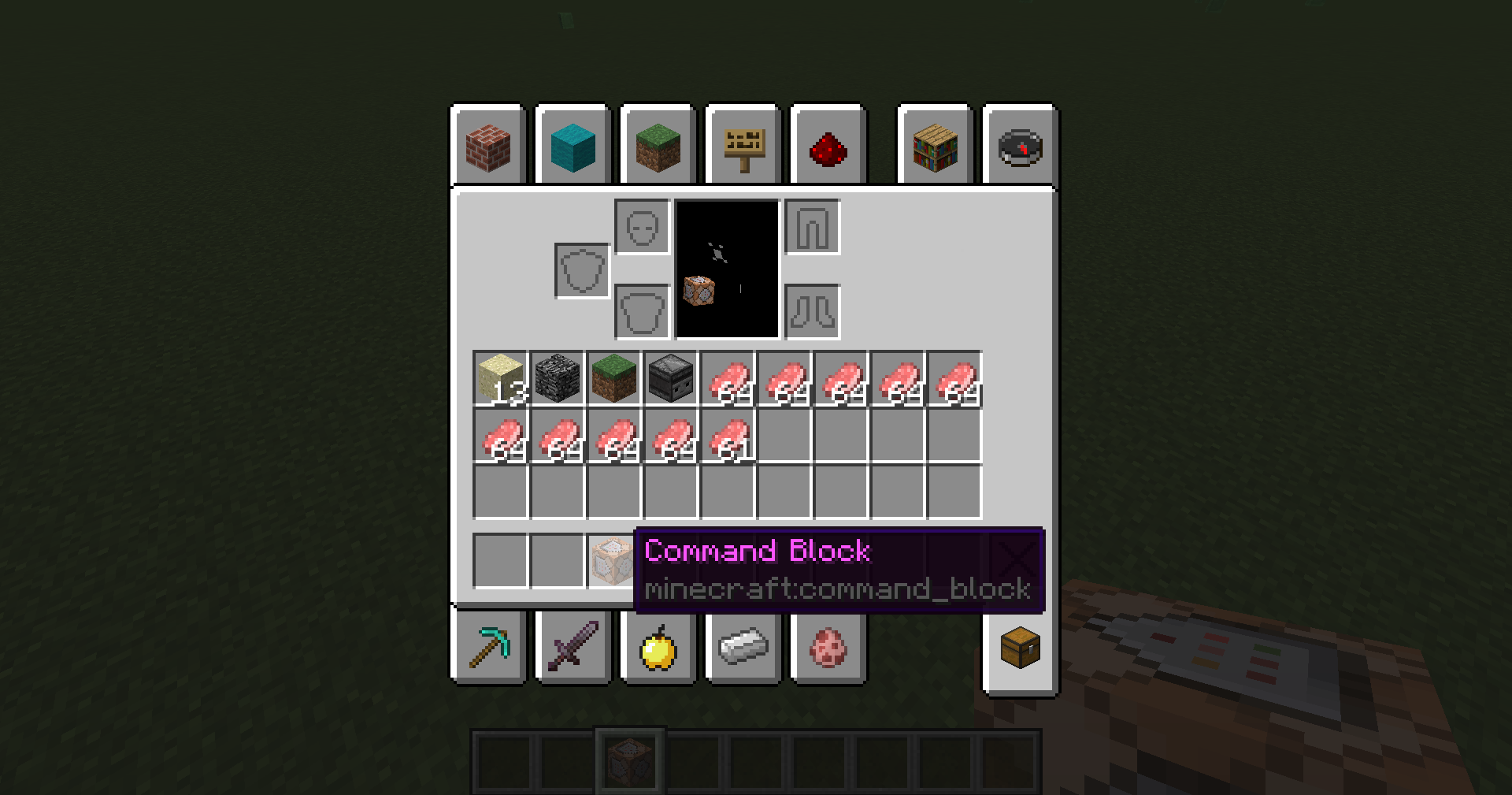Open the Survival Inventory chest tab
This screenshot has height=795, width=1512.
1020,648
